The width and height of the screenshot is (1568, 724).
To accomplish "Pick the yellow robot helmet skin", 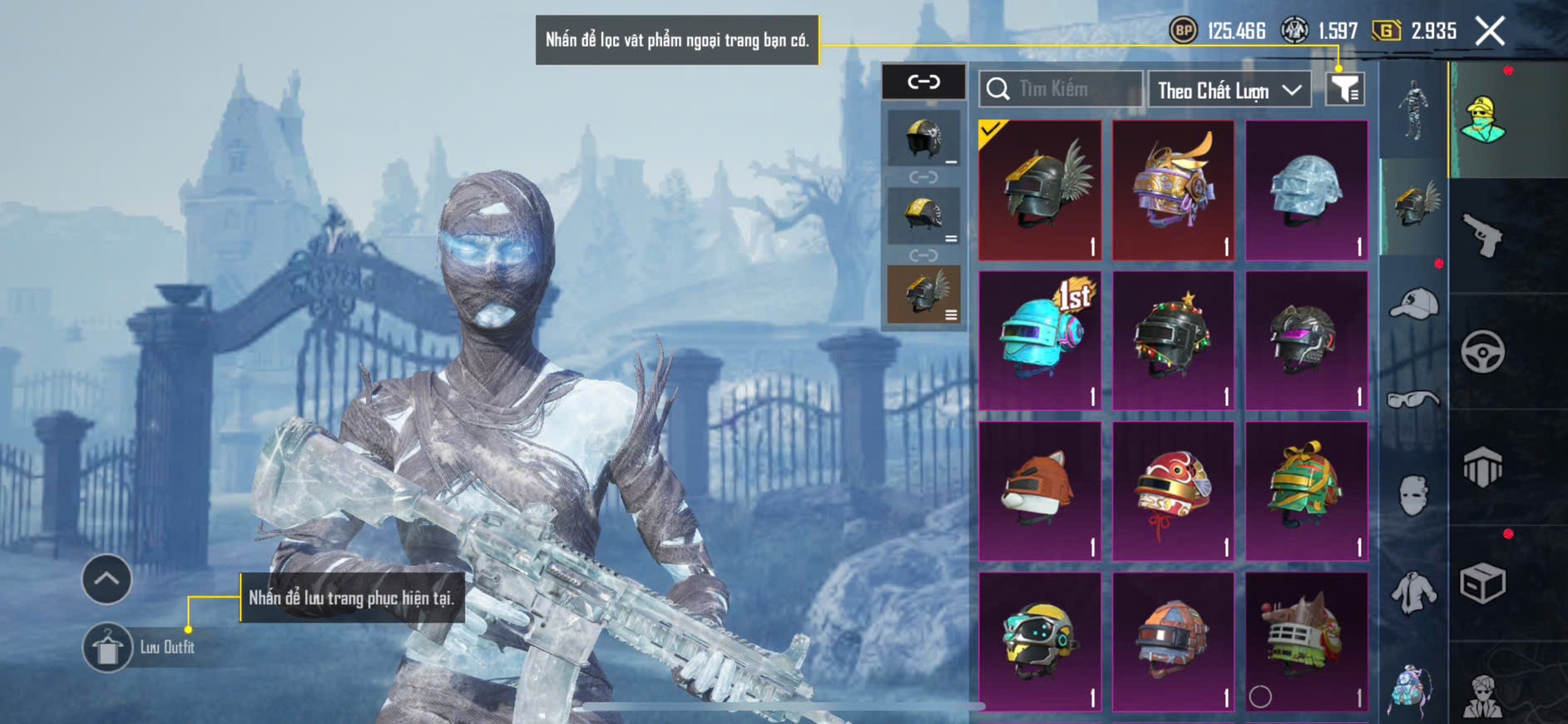I will pyautogui.click(x=1040, y=642).
